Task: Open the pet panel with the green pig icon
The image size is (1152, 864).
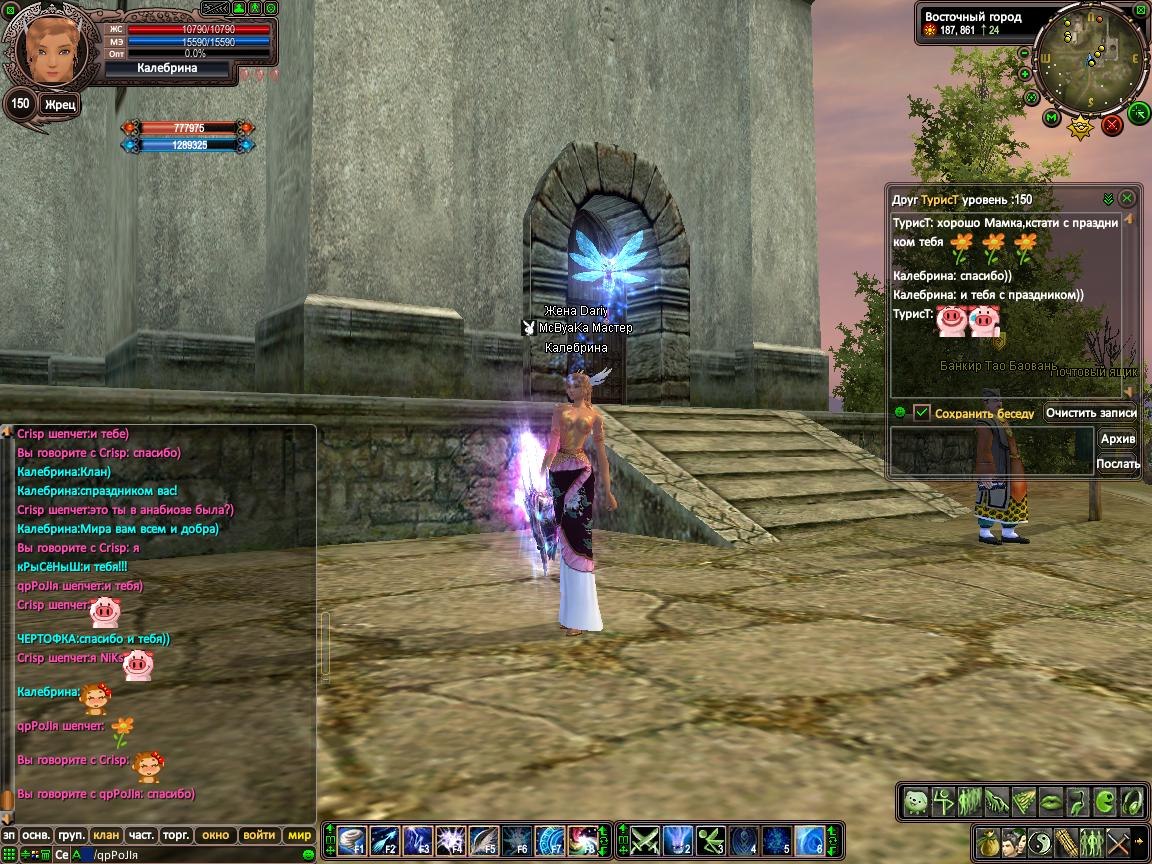Action: tap(915, 801)
